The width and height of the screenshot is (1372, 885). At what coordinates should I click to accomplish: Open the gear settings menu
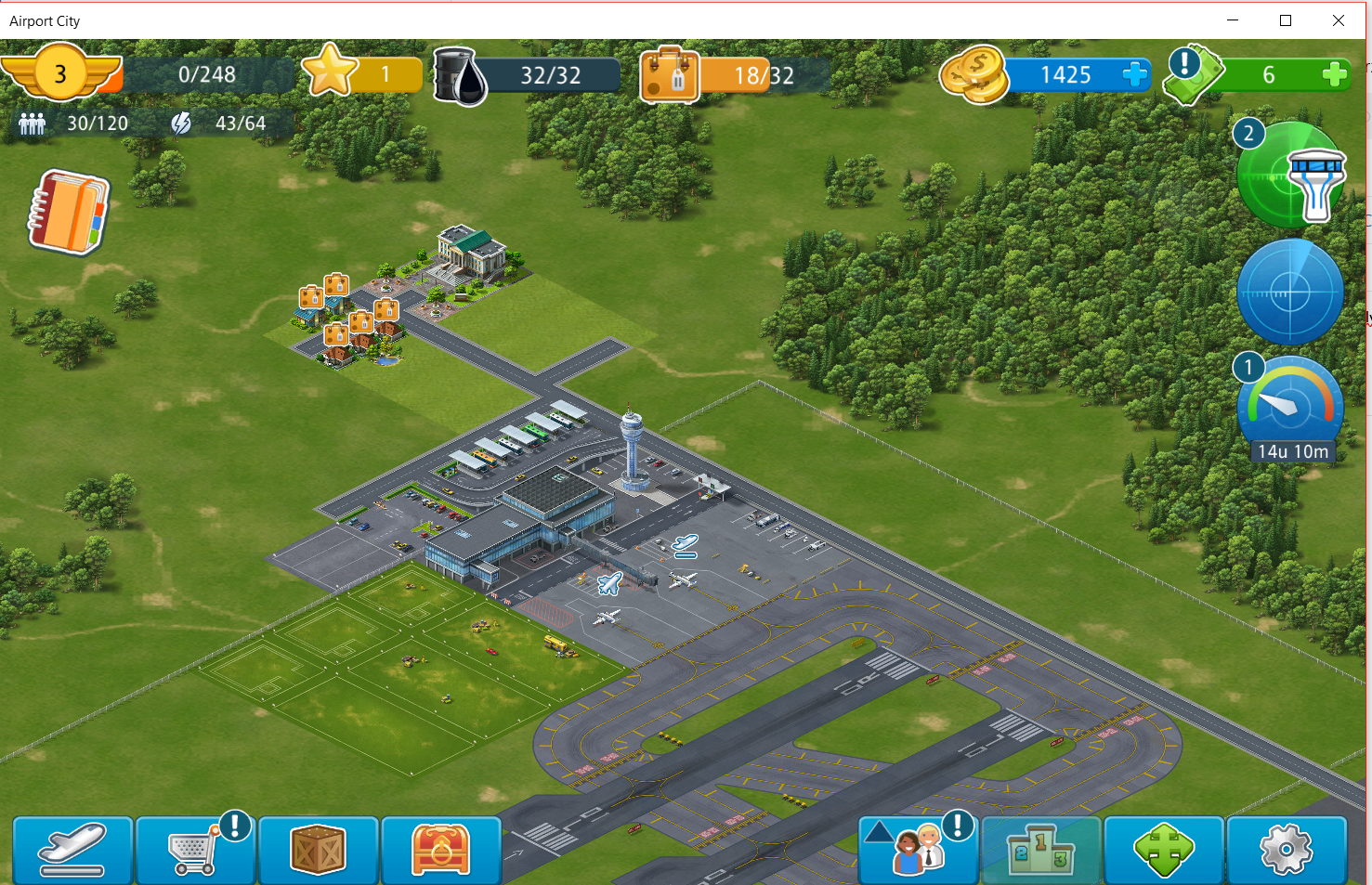coord(1286,850)
